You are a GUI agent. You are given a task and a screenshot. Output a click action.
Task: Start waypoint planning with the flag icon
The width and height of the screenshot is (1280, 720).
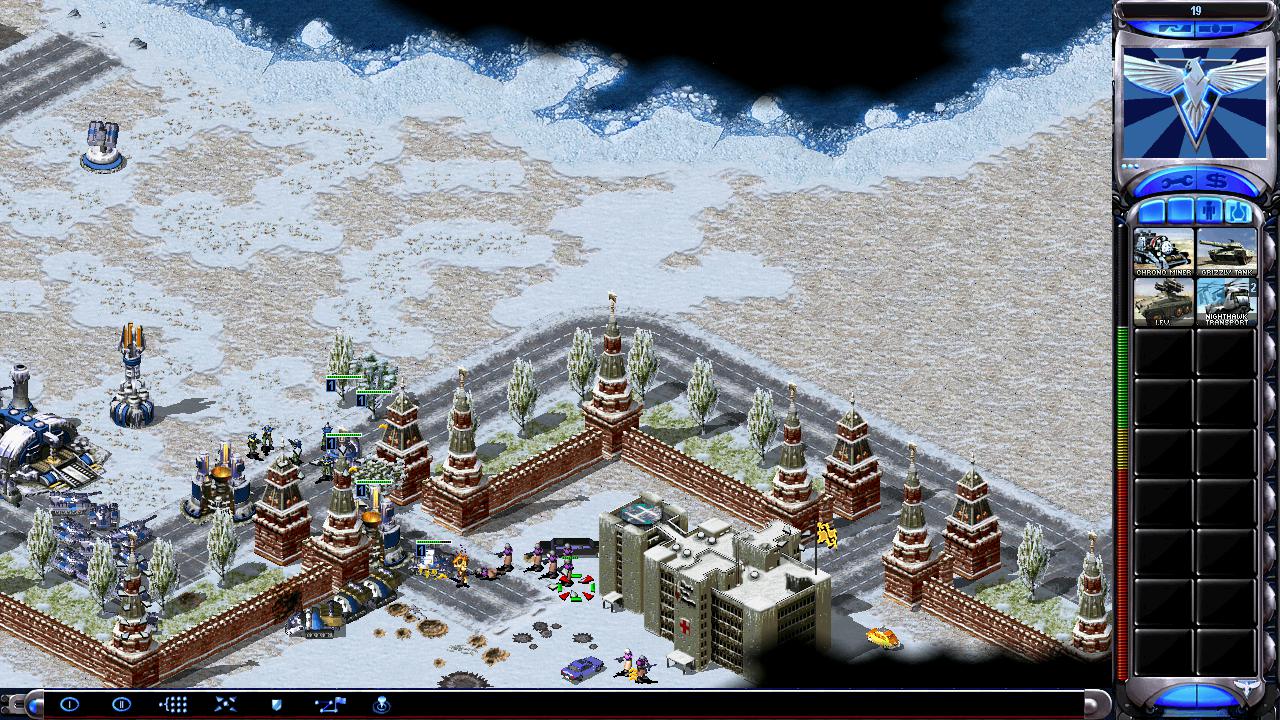coord(329,704)
